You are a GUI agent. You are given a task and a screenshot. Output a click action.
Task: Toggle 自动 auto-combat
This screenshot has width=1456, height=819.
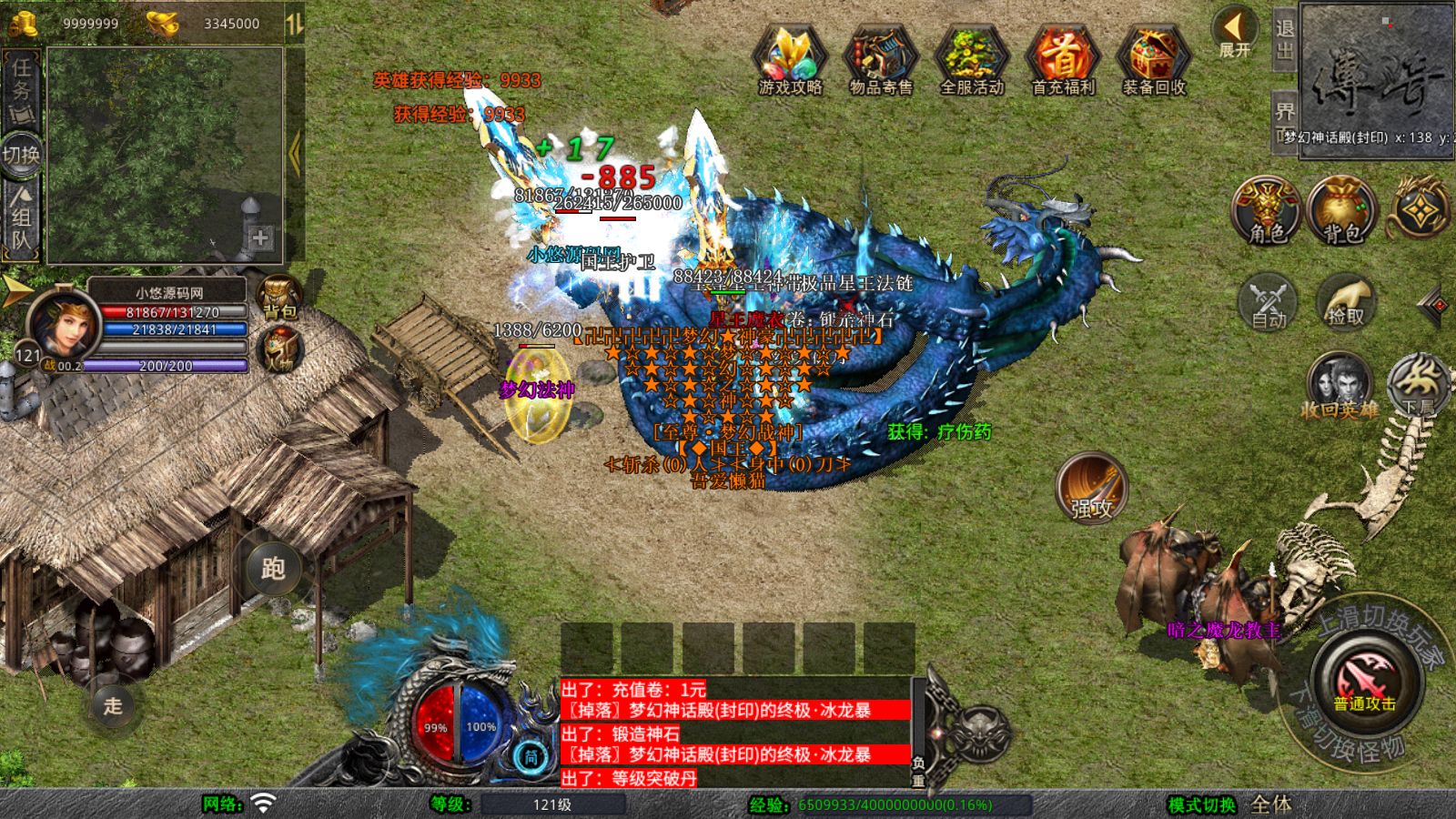(x=1268, y=300)
